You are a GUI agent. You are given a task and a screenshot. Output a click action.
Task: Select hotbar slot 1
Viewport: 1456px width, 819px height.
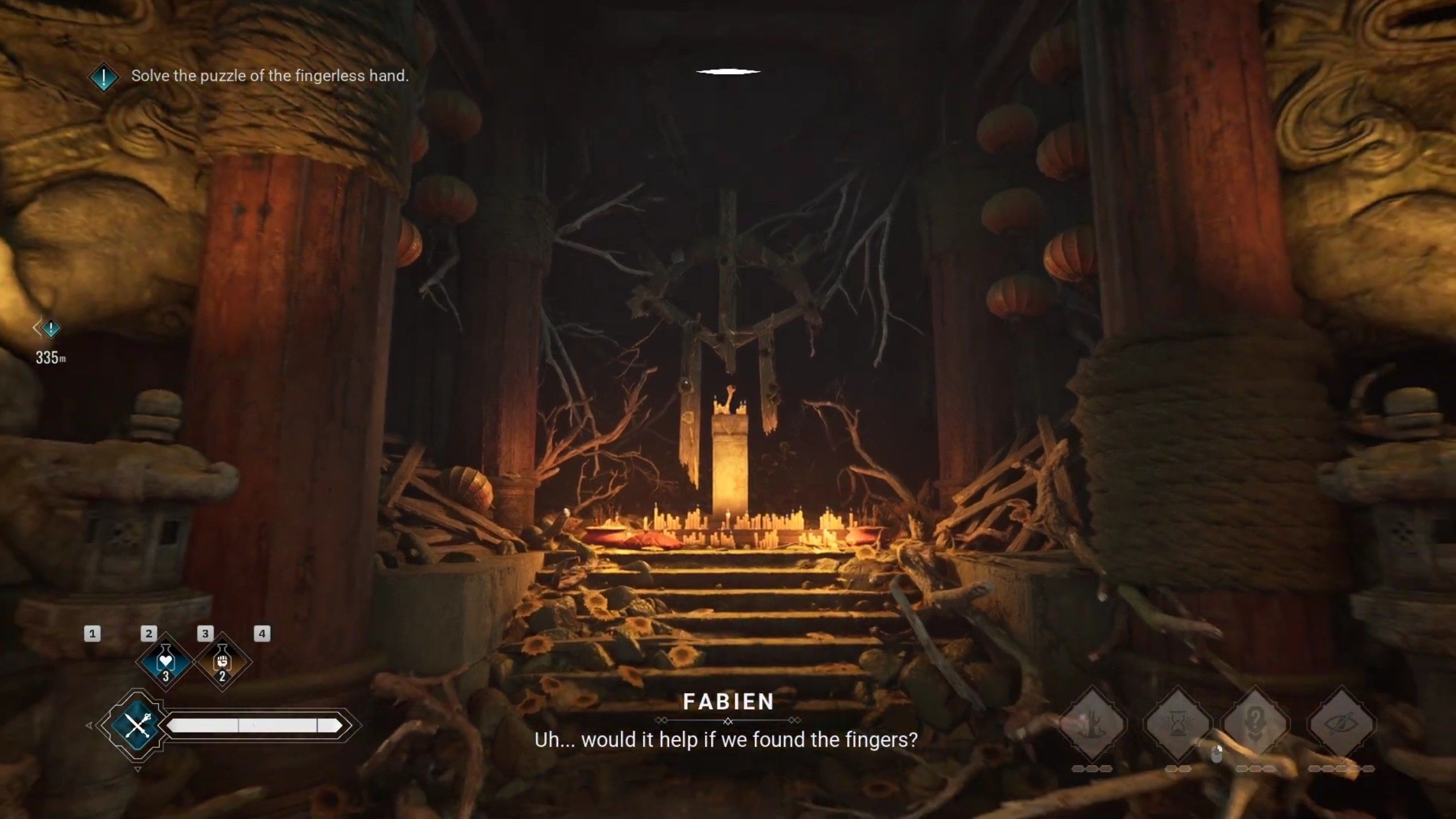click(x=92, y=634)
